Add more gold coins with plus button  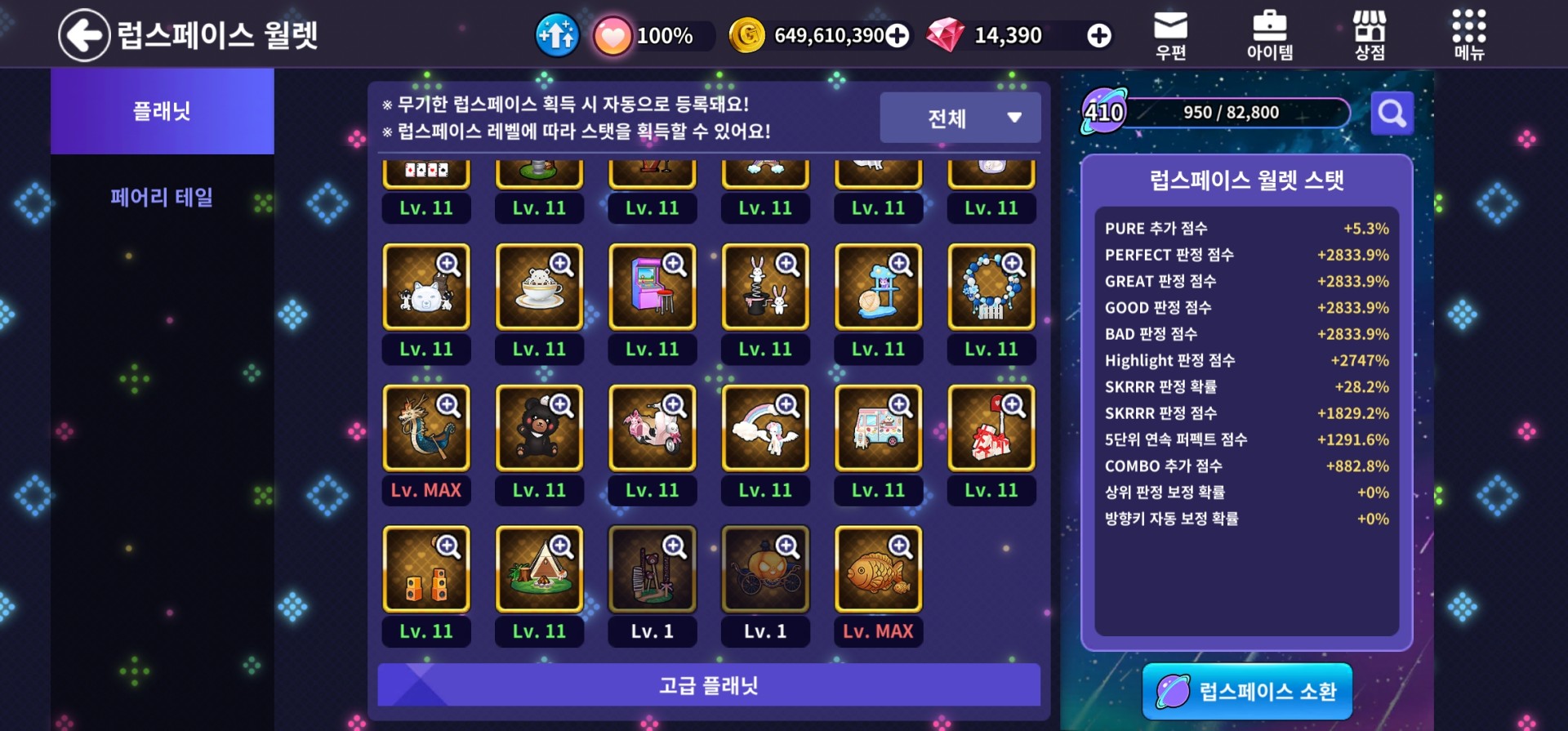click(898, 36)
